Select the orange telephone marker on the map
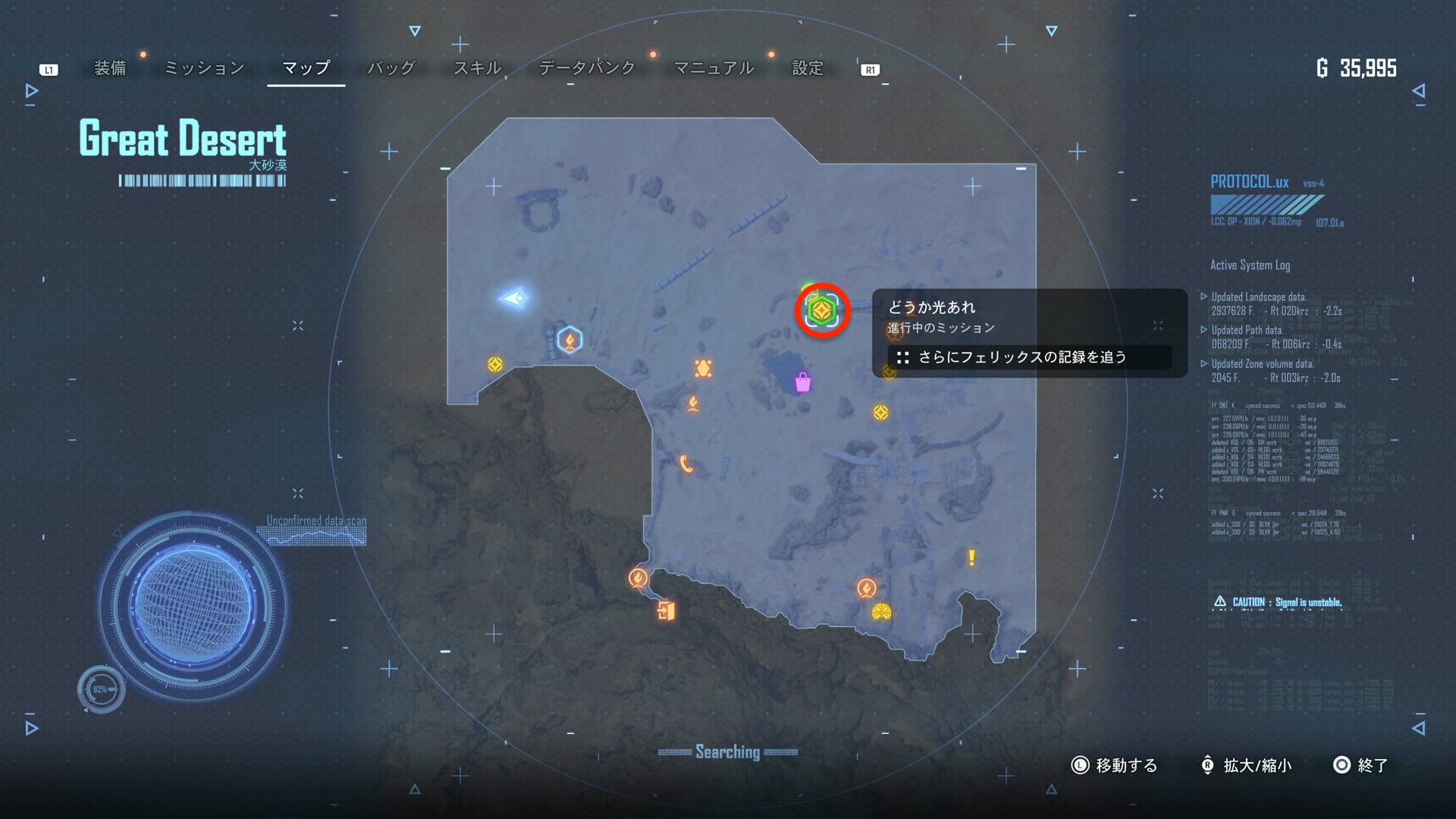1456x819 pixels. (686, 463)
